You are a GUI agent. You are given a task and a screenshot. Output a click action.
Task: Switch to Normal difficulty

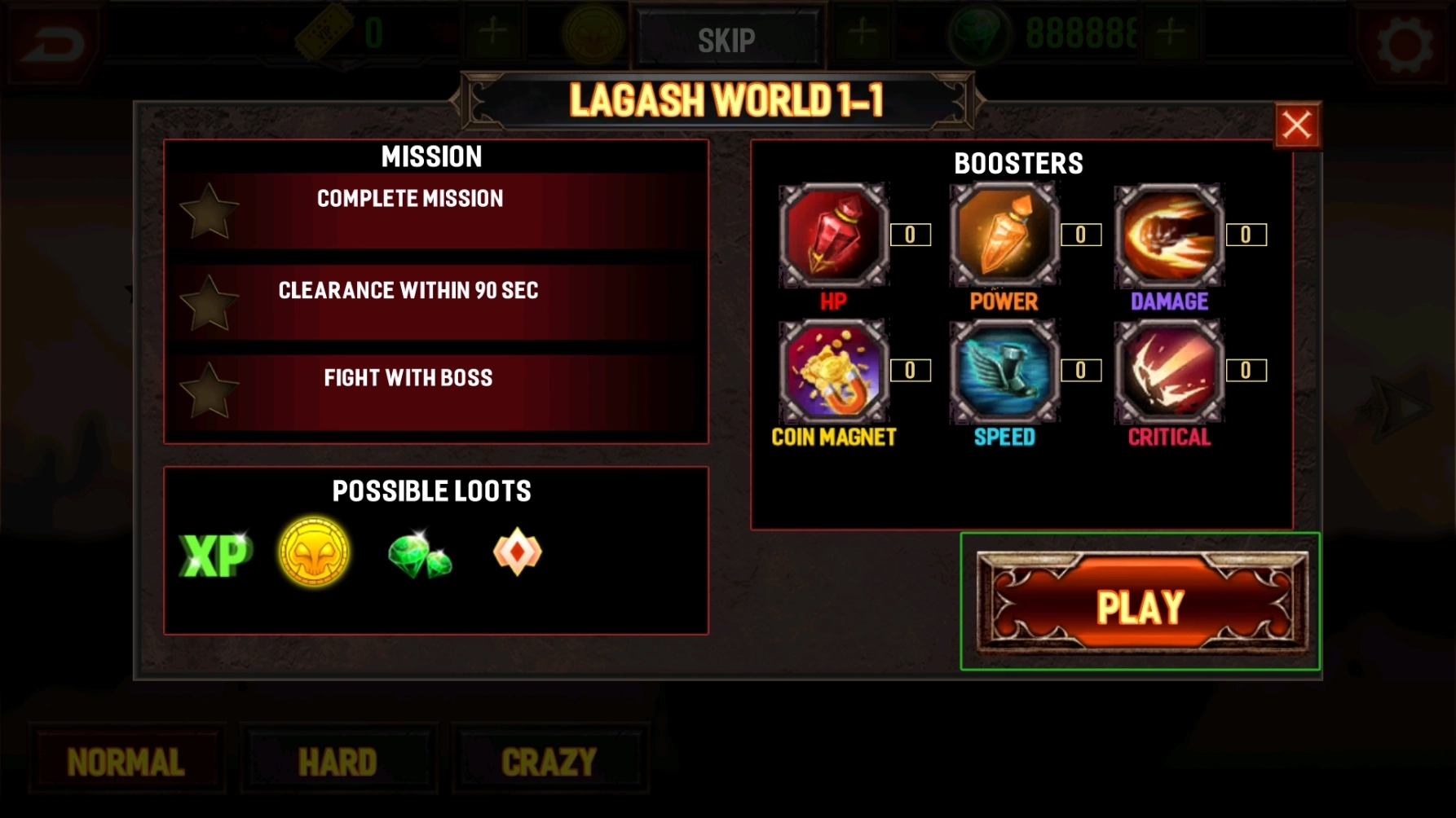click(126, 763)
